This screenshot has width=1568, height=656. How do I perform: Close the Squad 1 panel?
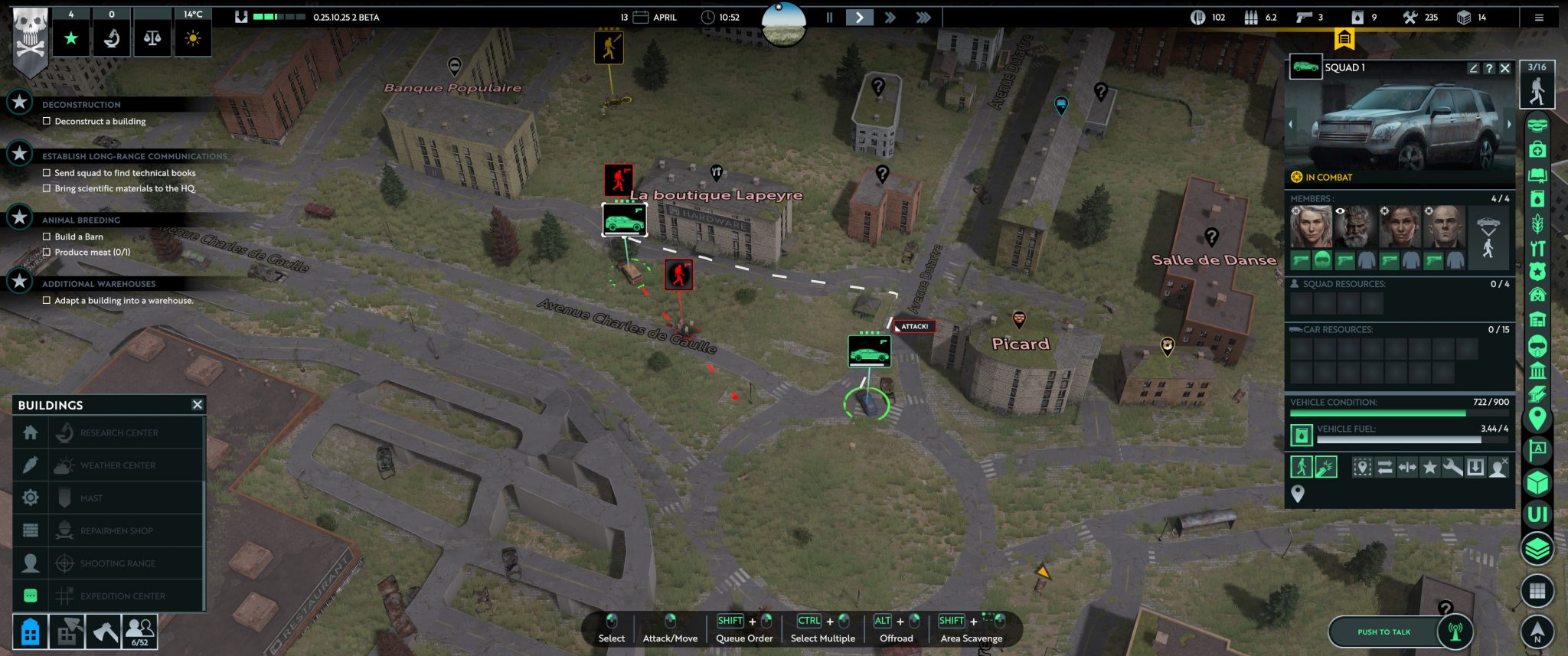coord(1505,68)
